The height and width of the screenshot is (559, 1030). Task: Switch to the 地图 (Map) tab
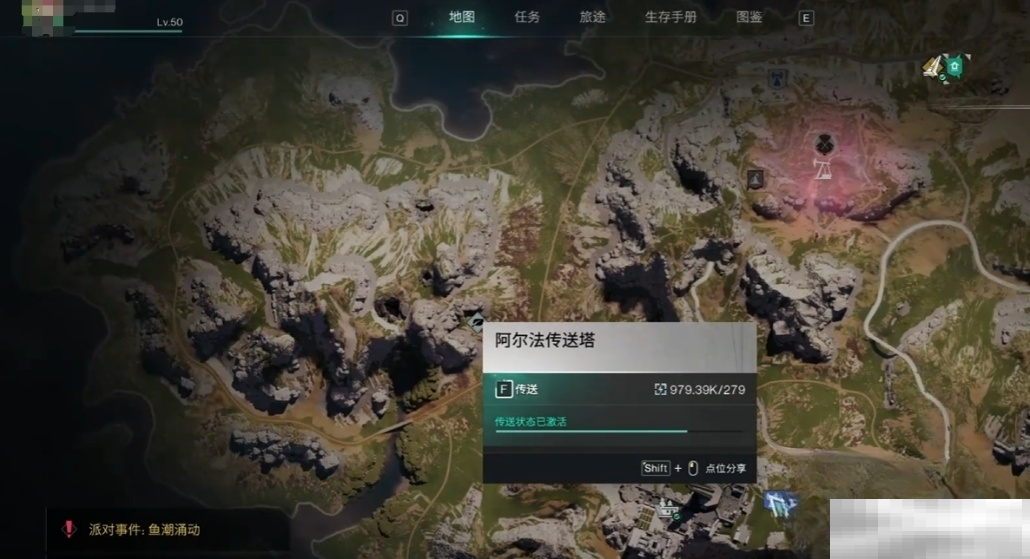[461, 17]
